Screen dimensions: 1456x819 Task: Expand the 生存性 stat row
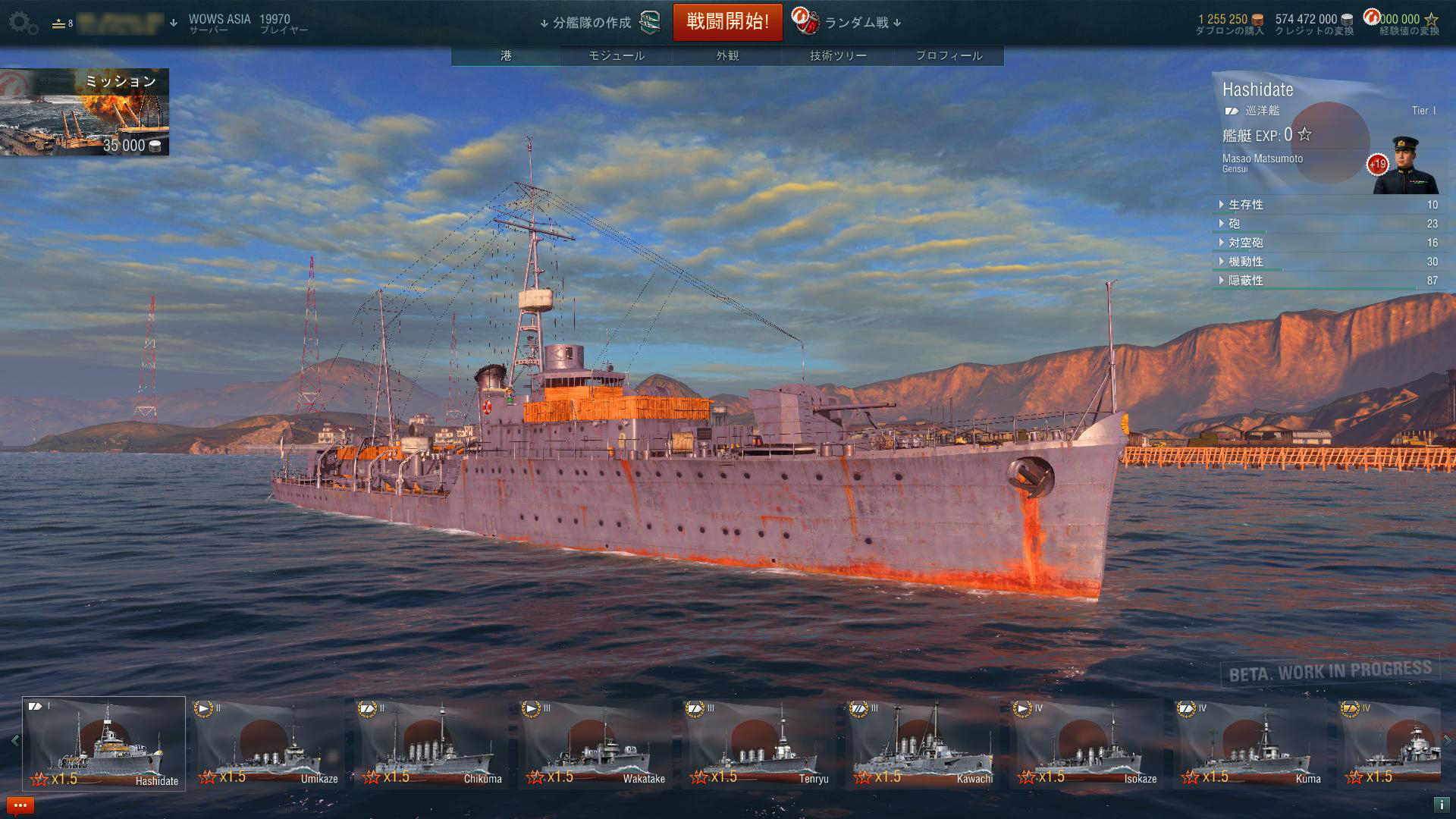pyautogui.click(x=1245, y=205)
